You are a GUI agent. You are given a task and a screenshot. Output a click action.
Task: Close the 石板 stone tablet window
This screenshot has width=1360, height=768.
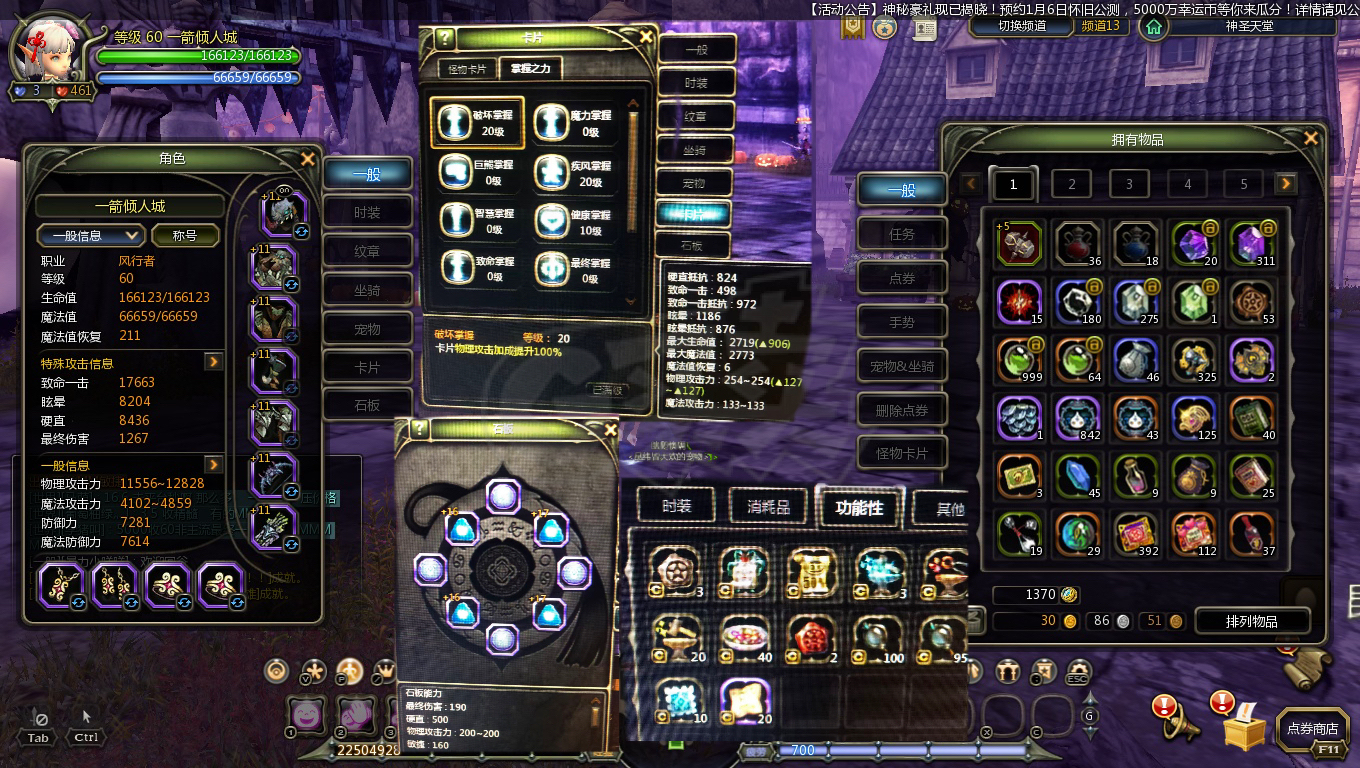pos(611,430)
